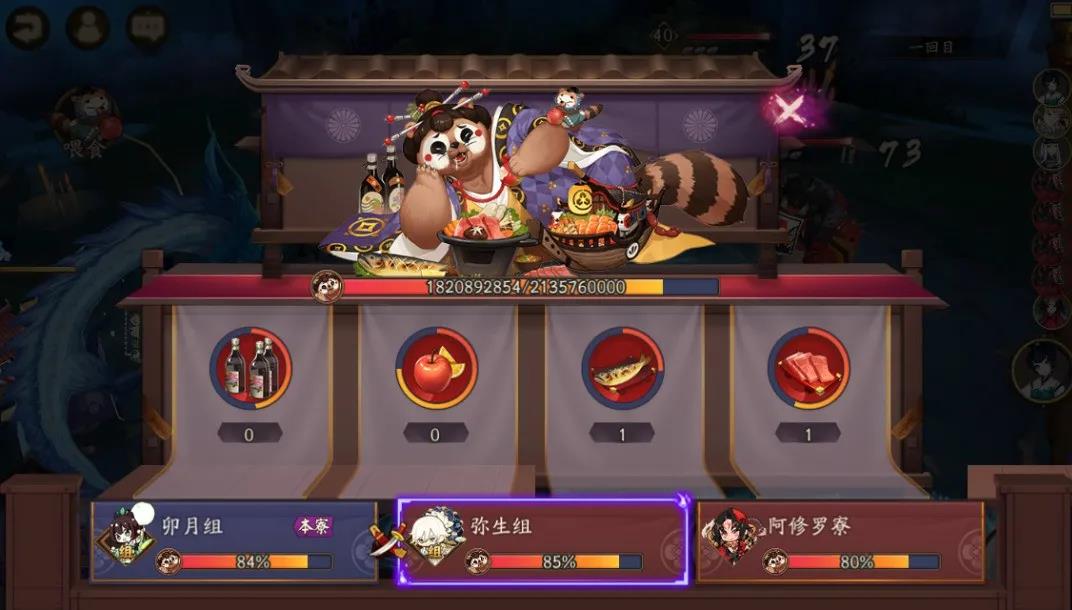The height and width of the screenshot is (610, 1072).
Task: Pick the grilled fish food item
Action: point(622,368)
